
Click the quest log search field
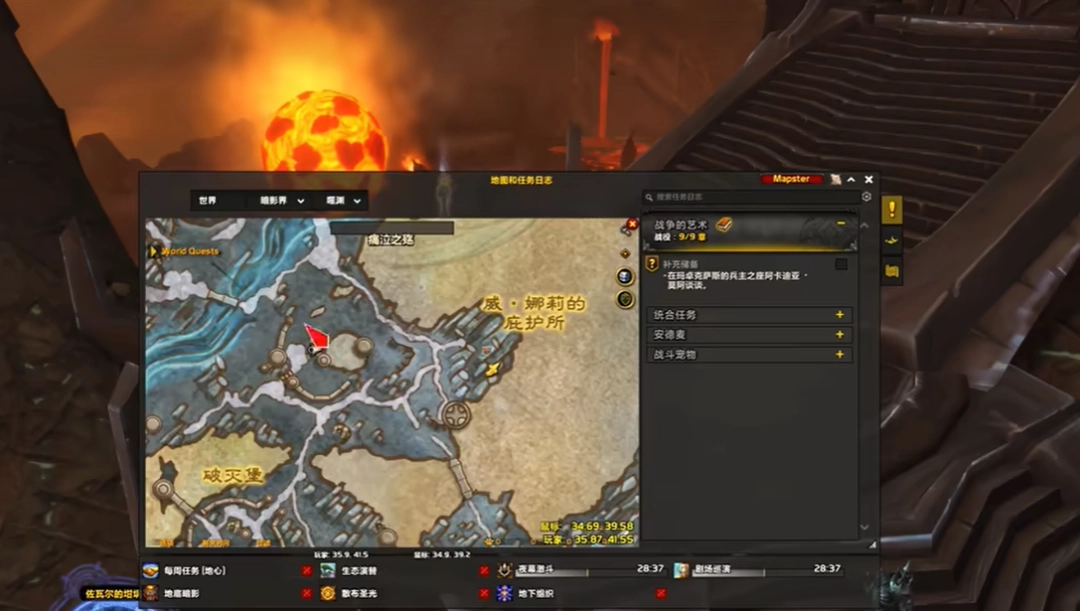[750, 198]
